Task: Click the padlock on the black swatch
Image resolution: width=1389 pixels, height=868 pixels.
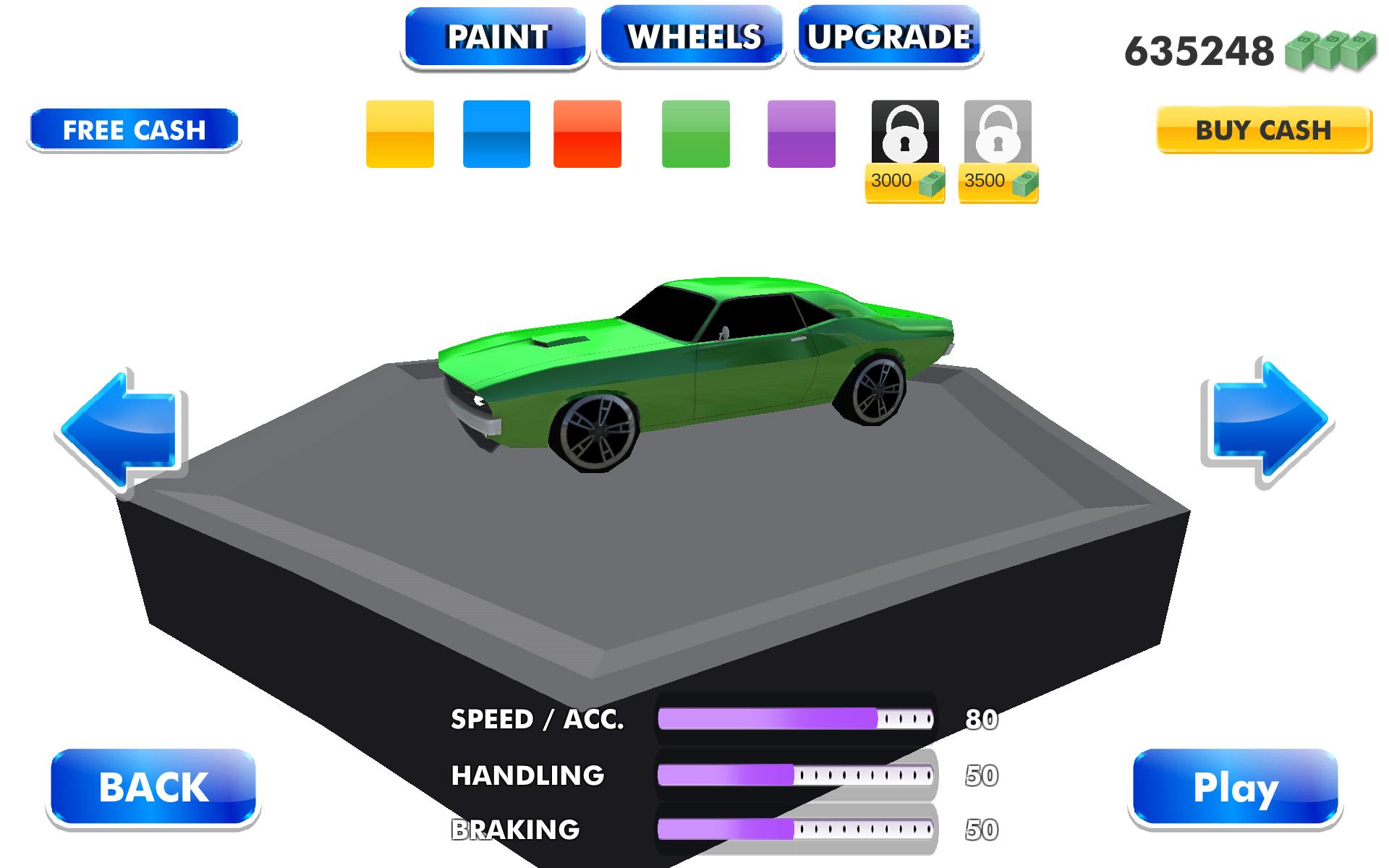Action: (x=904, y=134)
